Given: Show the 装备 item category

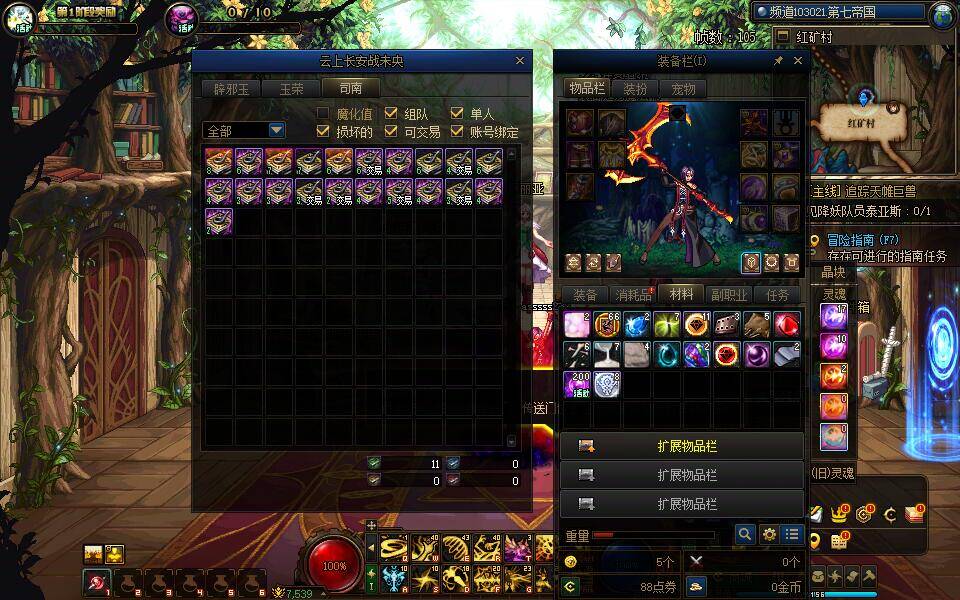Looking at the screenshot, I should click(x=584, y=295).
